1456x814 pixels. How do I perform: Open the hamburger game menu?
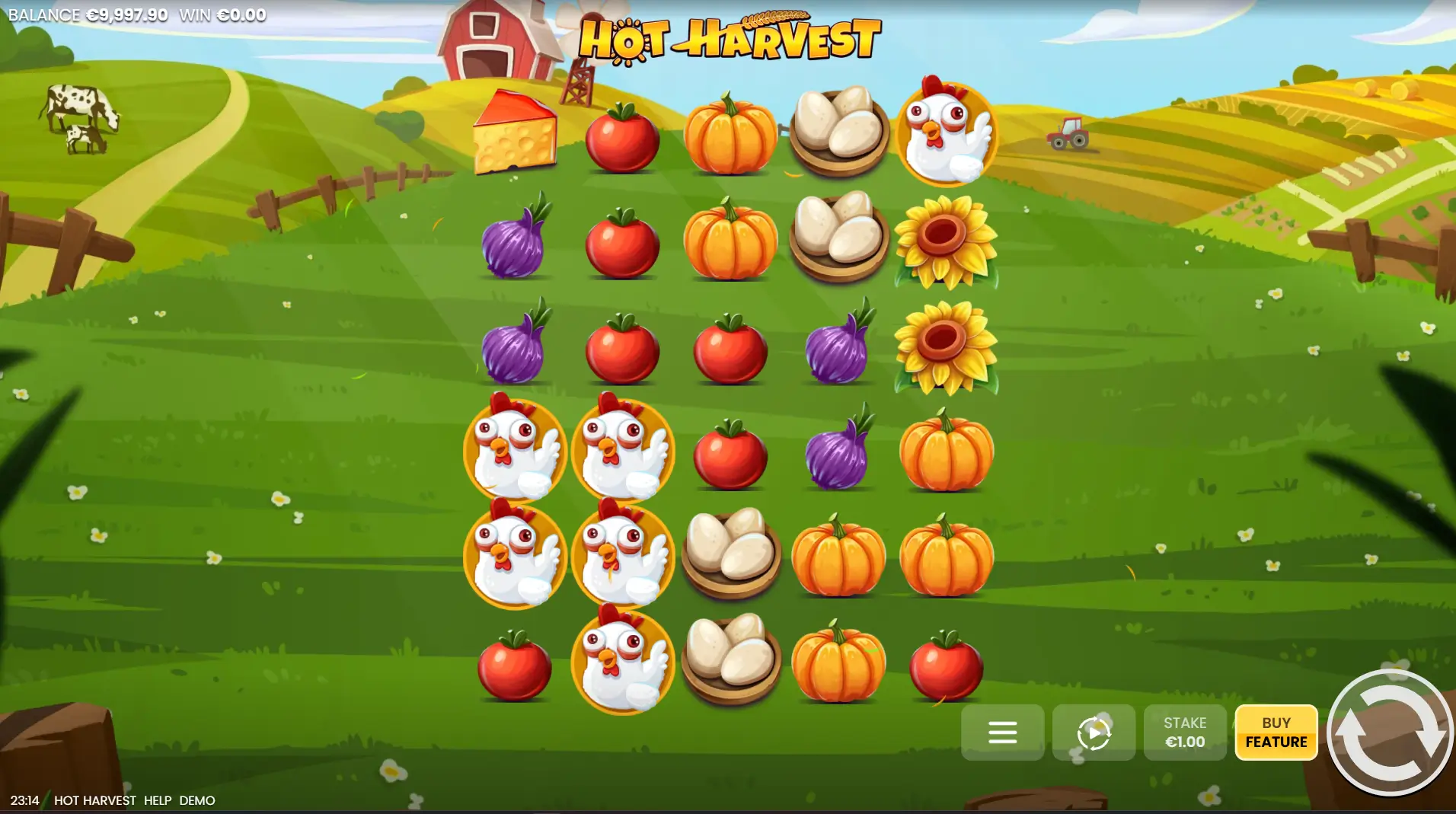click(x=1004, y=733)
